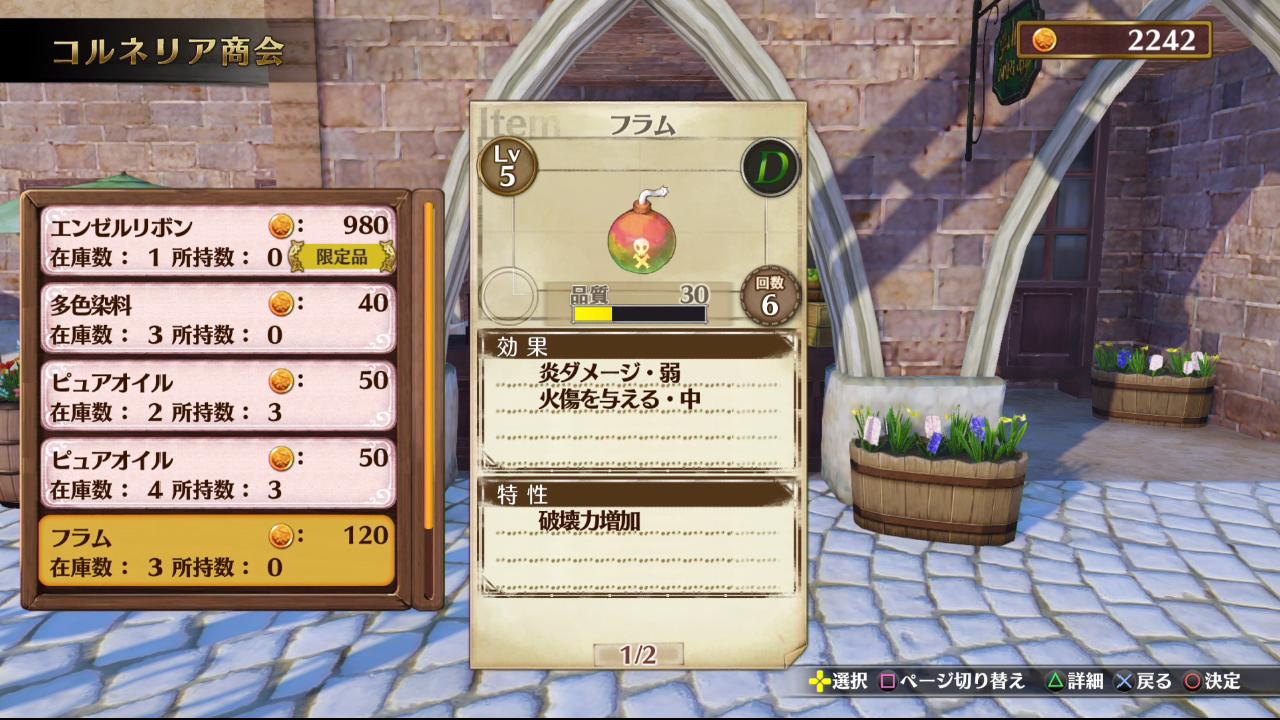Select the エンゼルリボン shop entry
Screen dimensions: 1280x720
click(217, 240)
